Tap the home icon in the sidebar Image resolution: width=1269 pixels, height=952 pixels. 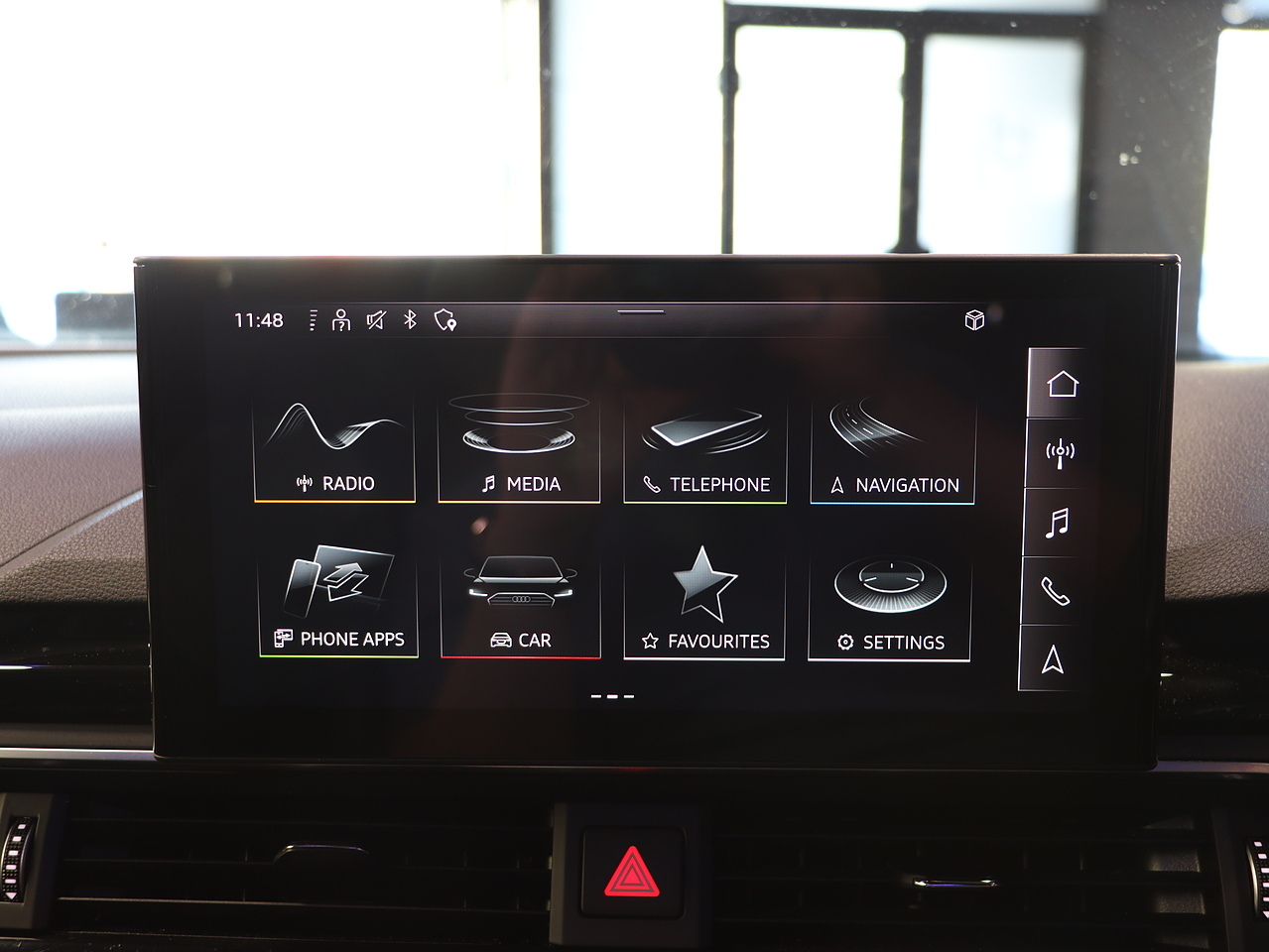pos(1061,383)
